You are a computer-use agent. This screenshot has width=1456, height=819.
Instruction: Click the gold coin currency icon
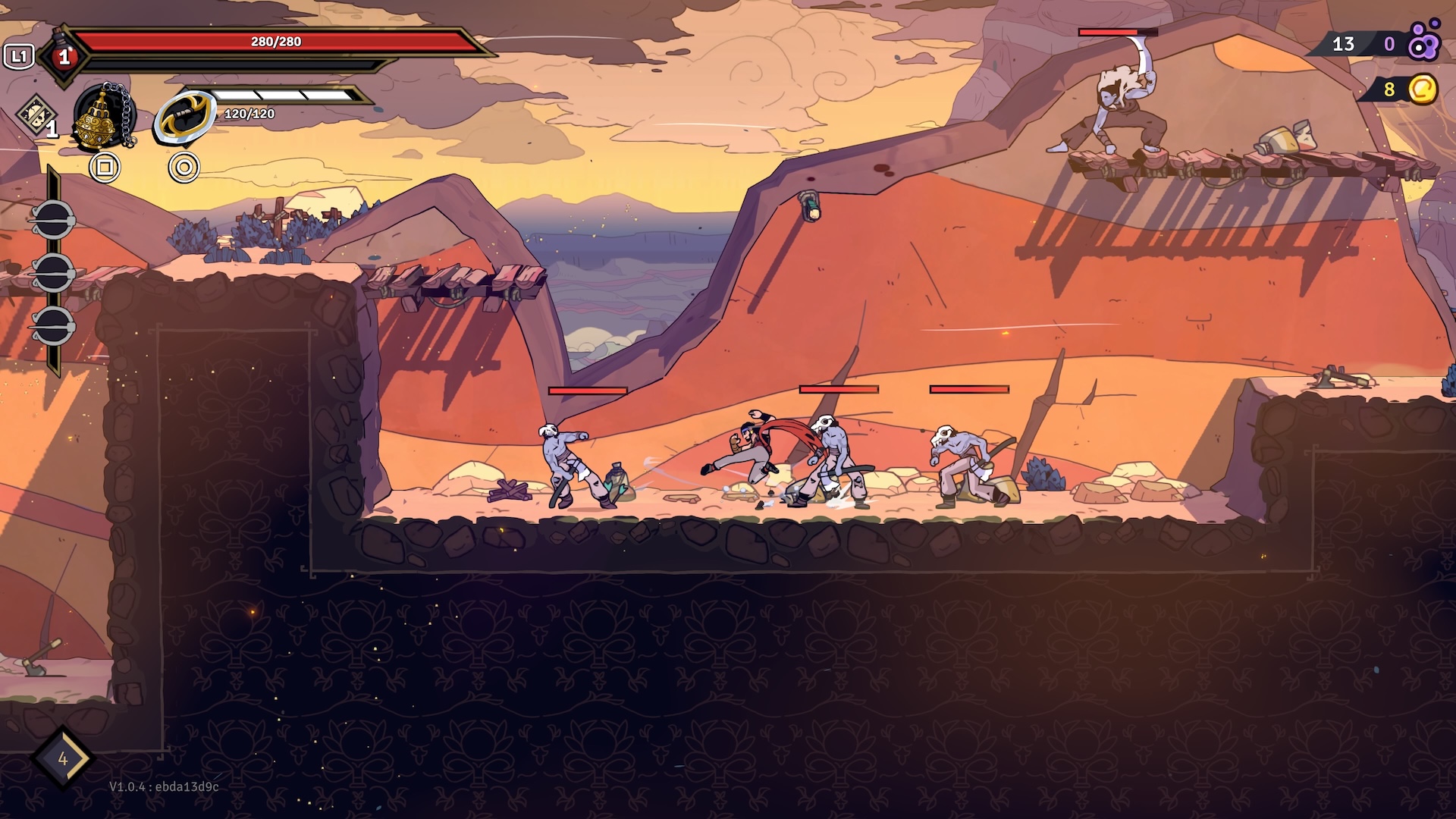pyautogui.click(x=1423, y=89)
